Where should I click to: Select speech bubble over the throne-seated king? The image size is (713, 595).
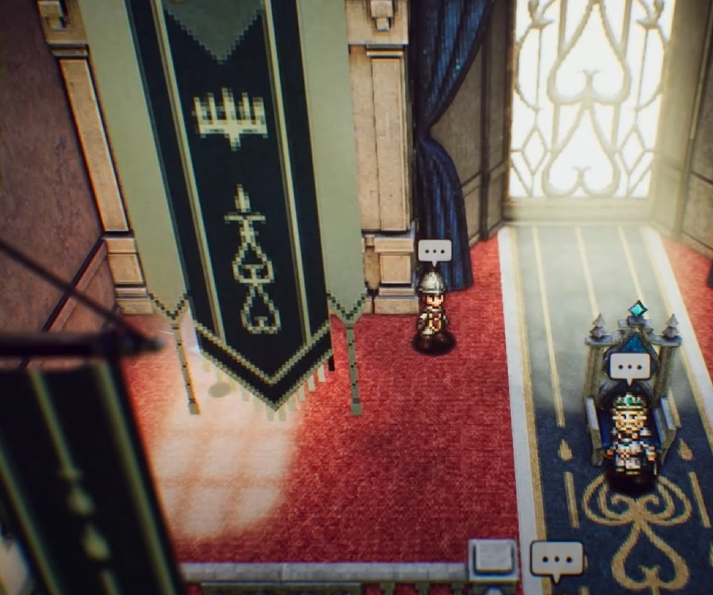pos(630,368)
